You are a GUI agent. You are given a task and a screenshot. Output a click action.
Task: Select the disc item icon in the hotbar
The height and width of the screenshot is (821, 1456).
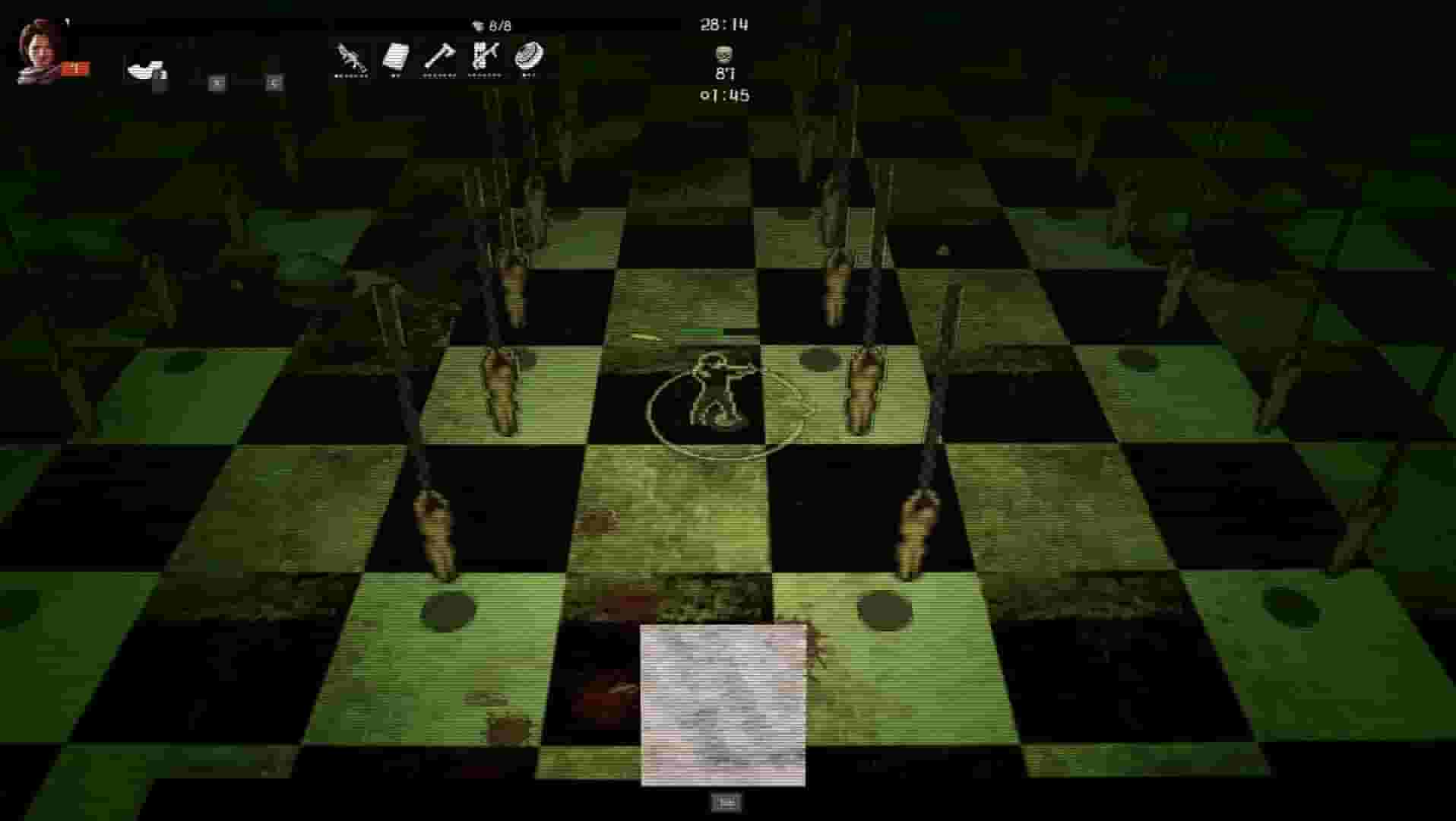click(530, 58)
